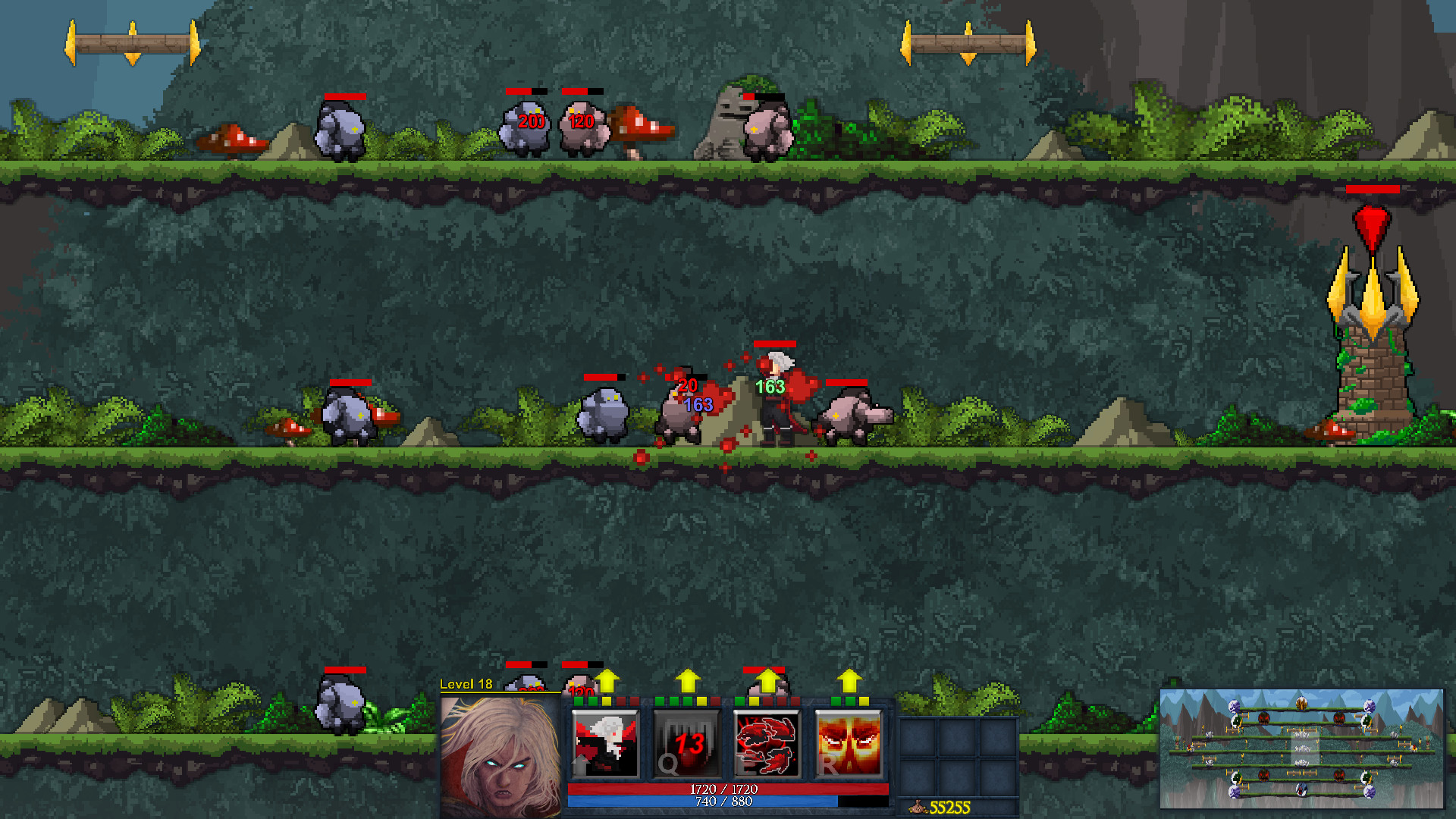
Task: Select the vampire form ability icon
Action: point(607,743)
